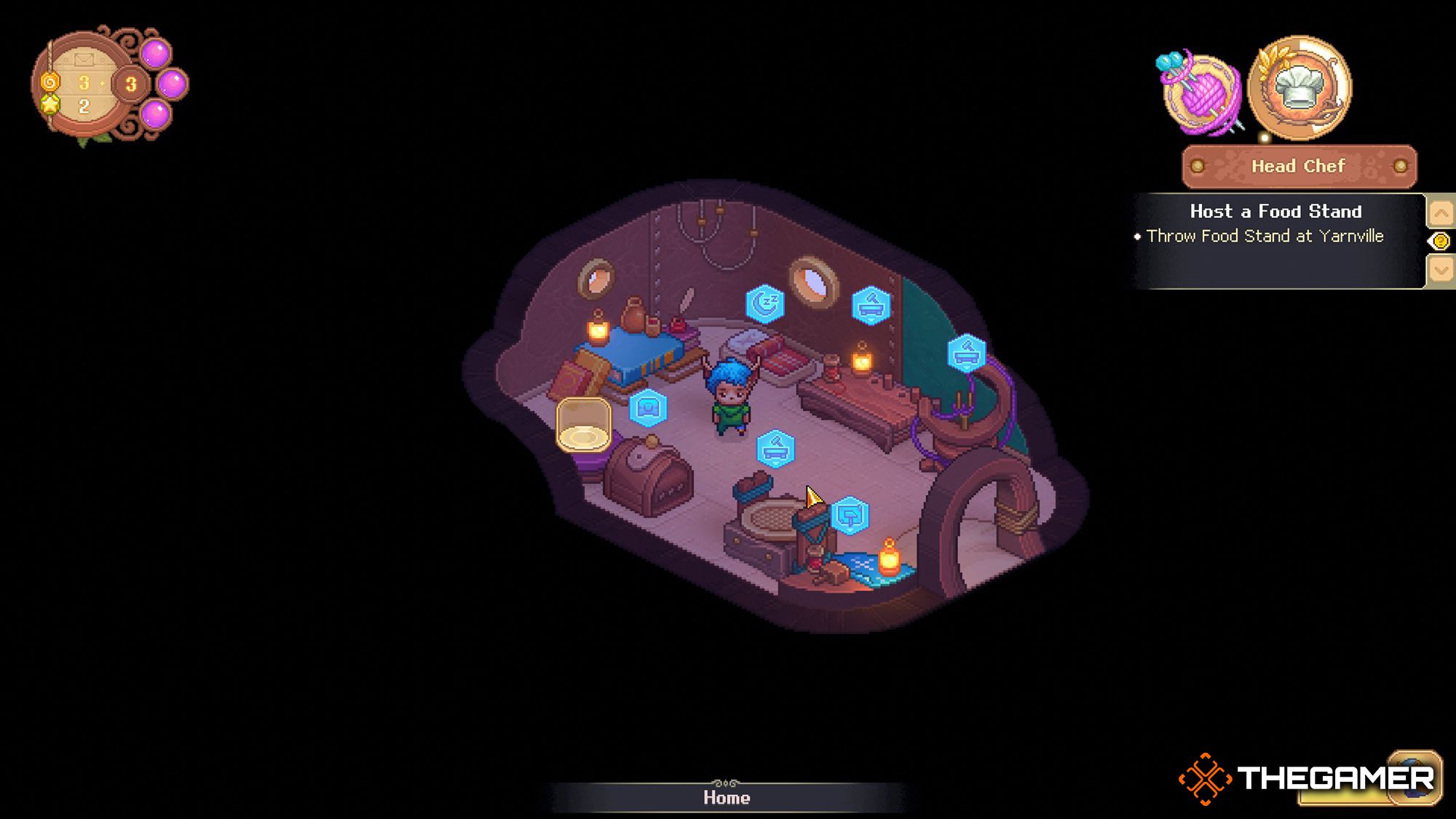Select the Home tab at the bottom
This screenshot has width=1456, height=819.
tap(728, 798)
